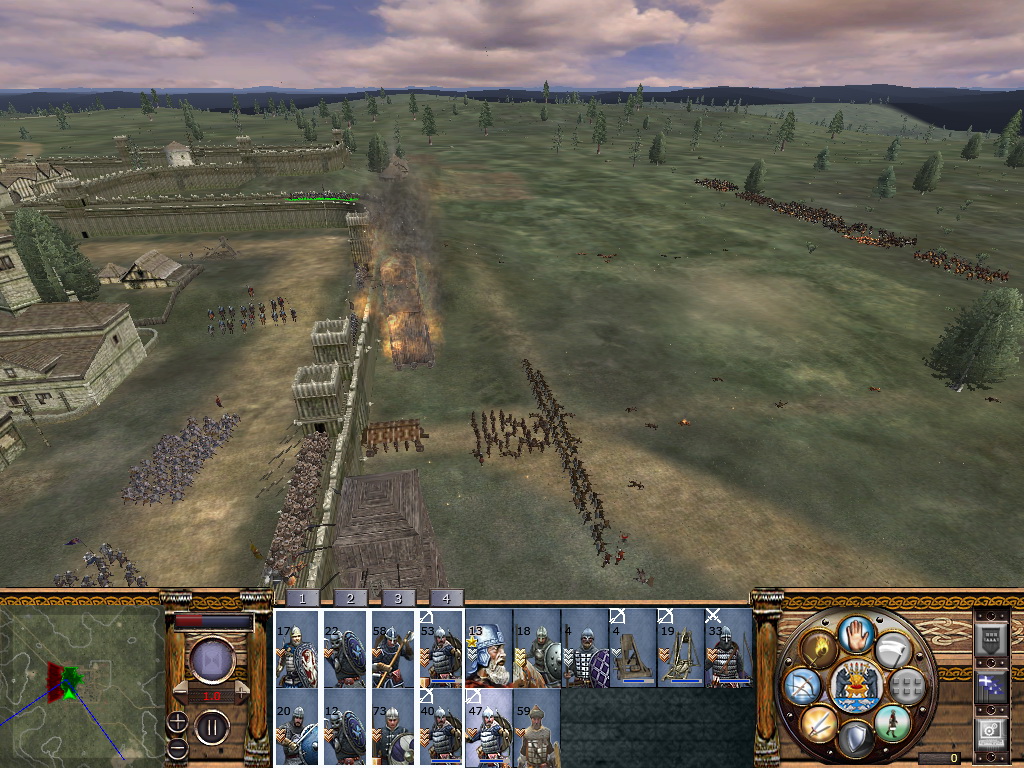The width and height of the screenshot is (1024, 768).
Task: Select the general's unit card with gold star
Action: point(488,650)
